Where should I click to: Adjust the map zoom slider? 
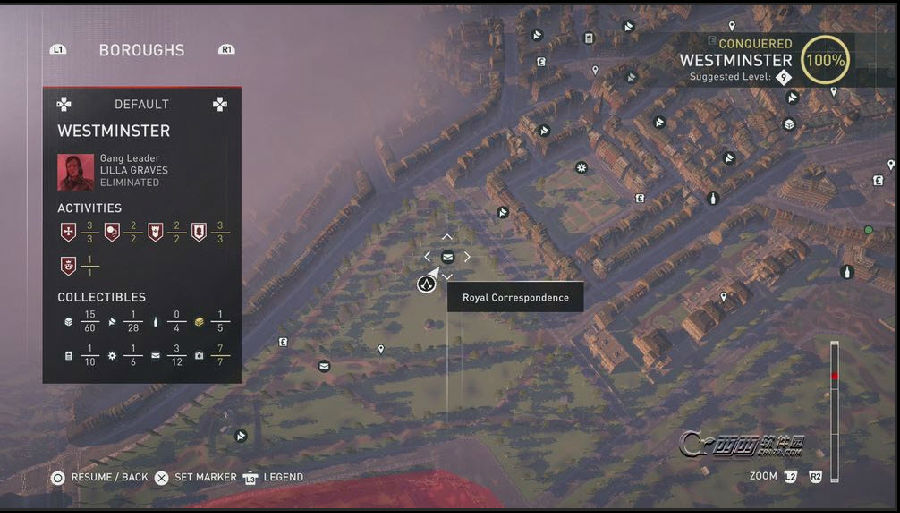coord(834,376)
